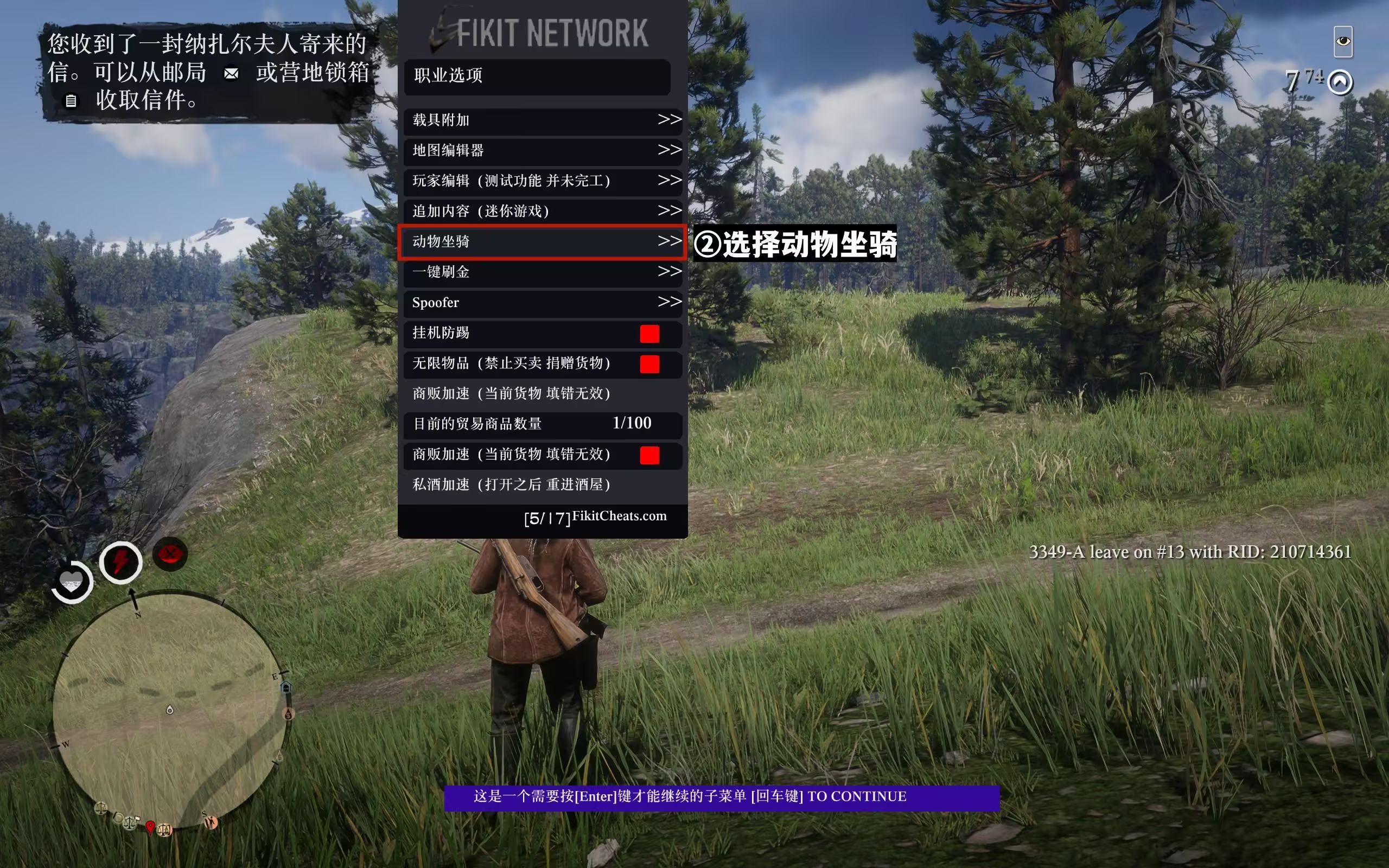The height and width of the screenshot is (868, 1389).
Task: Open the 载具附加 submenu
Action: (542, 120)
